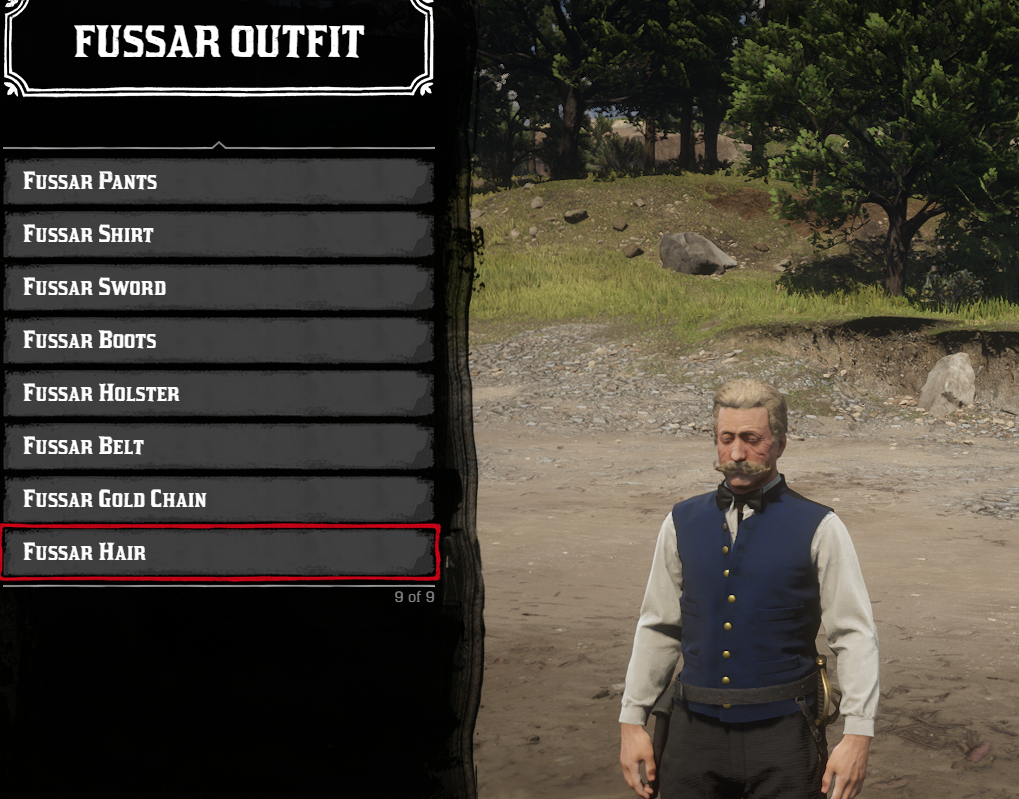Image resolution: width=1019 pixels, height=799 pixels.
Task: Select Fussar Boots in the menu
Action: coord(219,341)
